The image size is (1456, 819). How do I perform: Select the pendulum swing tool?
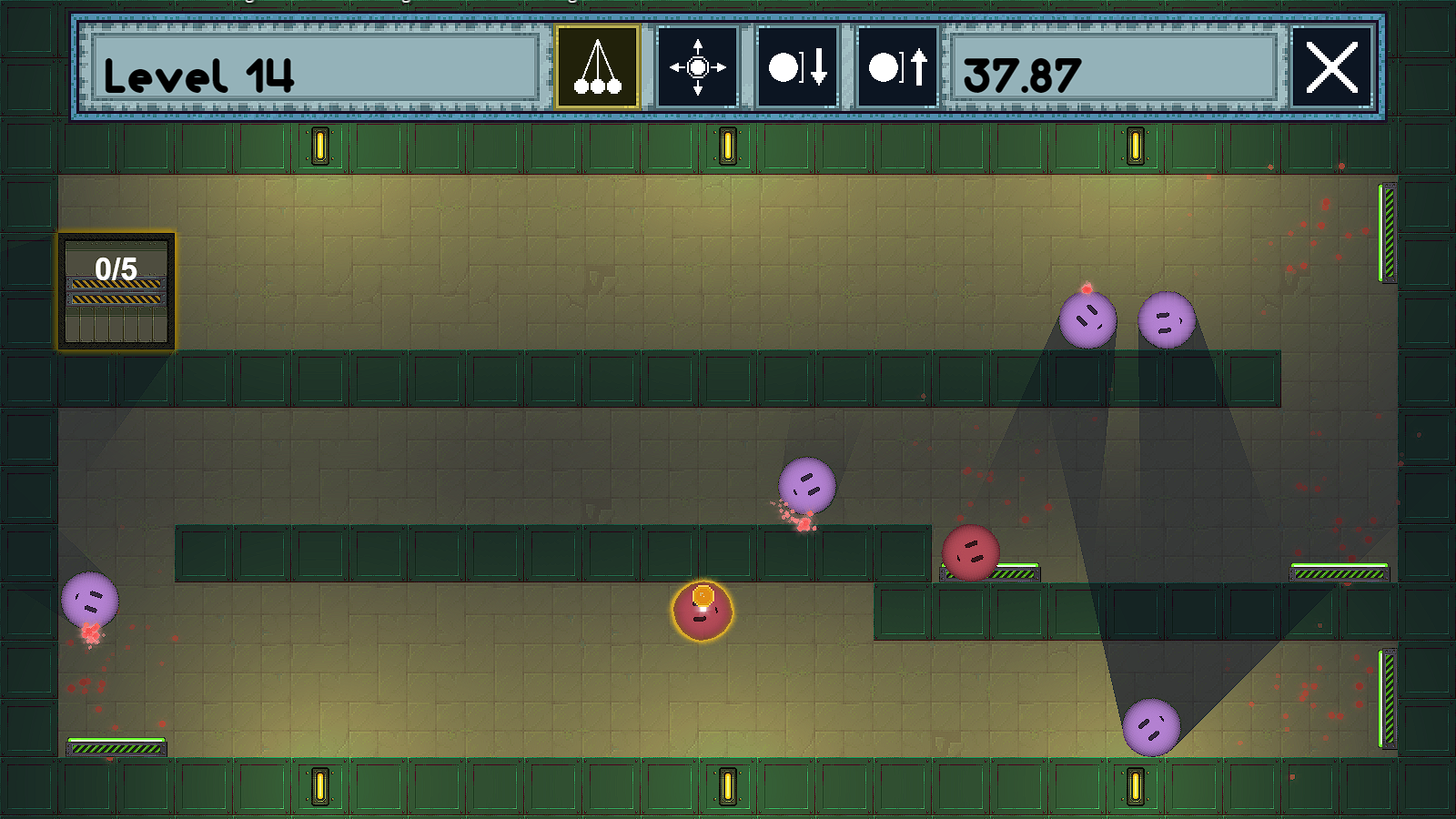[597, 67]
